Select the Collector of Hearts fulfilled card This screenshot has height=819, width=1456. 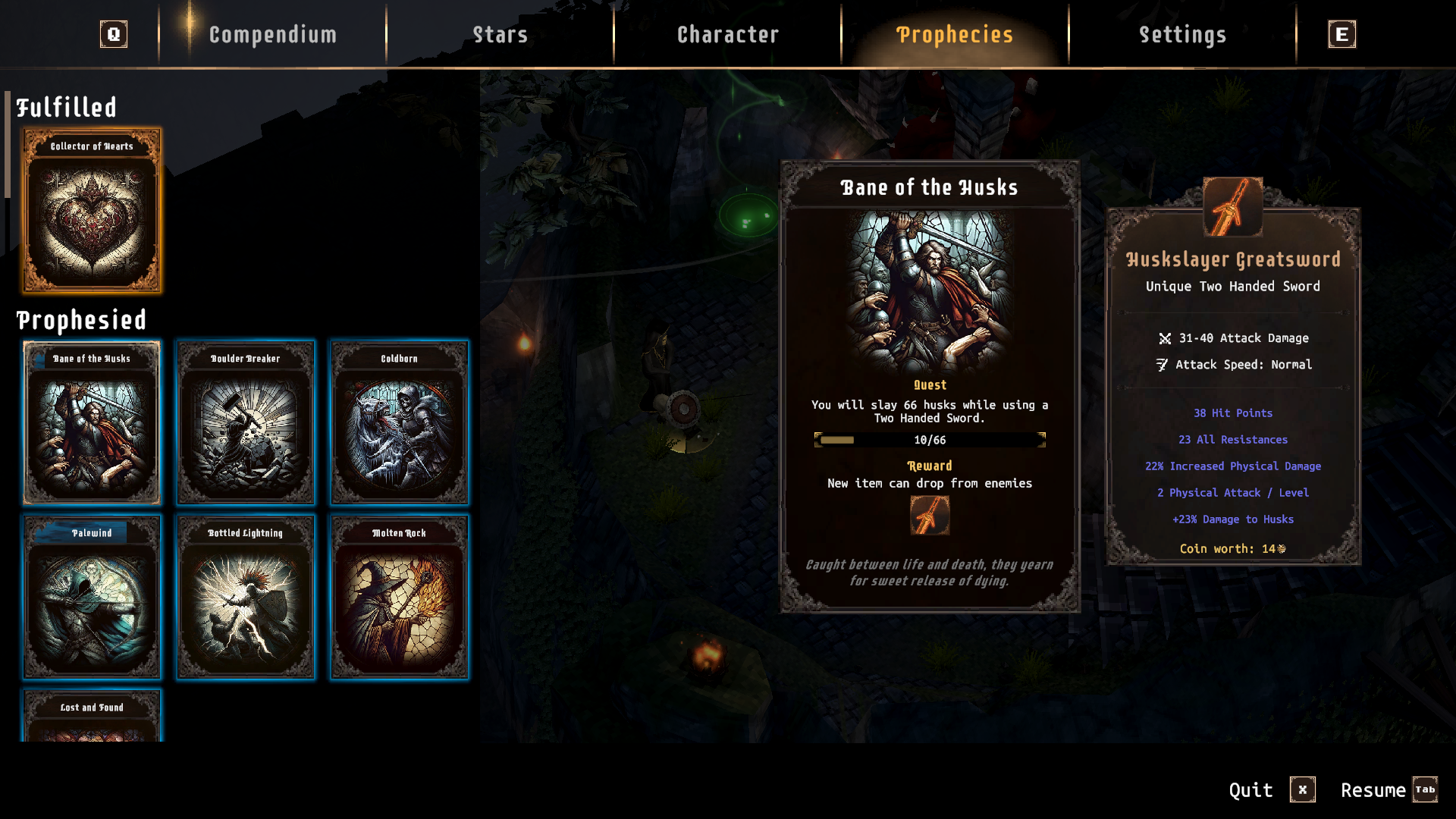pyautogui.click(x=92, y=210)
